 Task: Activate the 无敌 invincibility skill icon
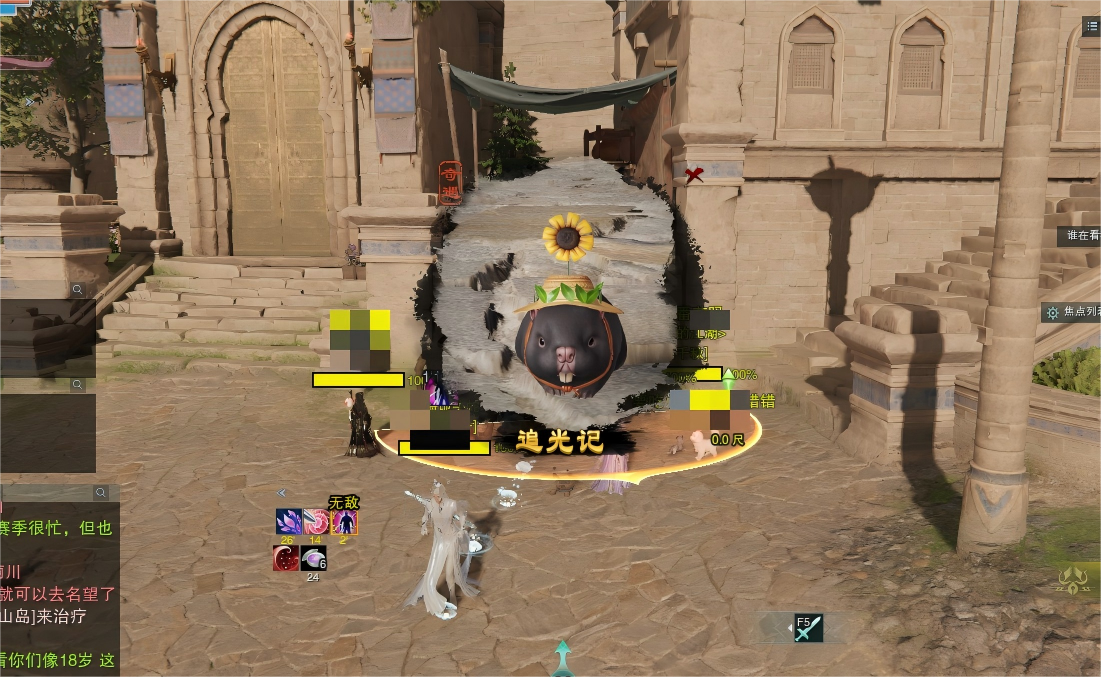[344, 522]
